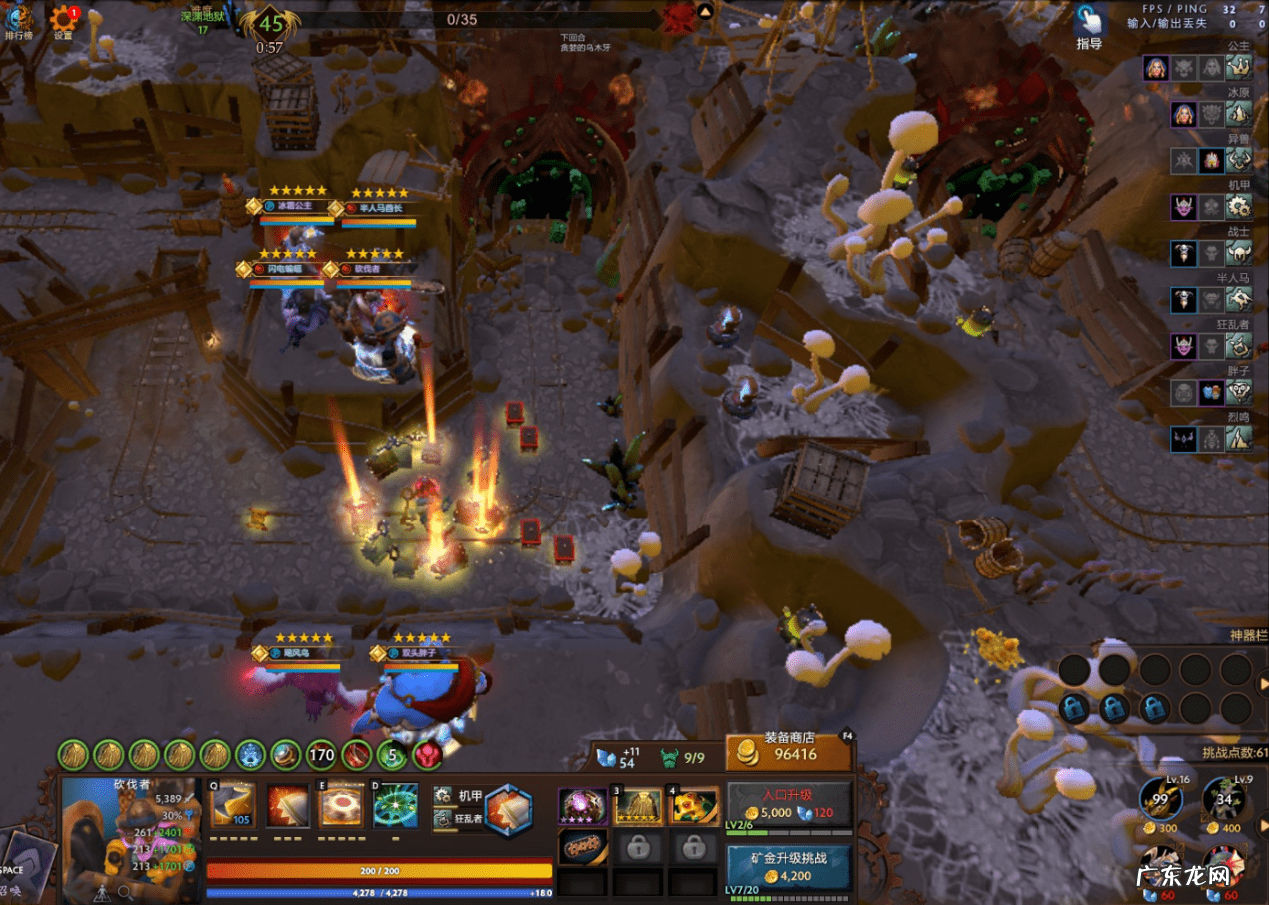Open the 排行榜 leaderboard

[x=18, y=20]
